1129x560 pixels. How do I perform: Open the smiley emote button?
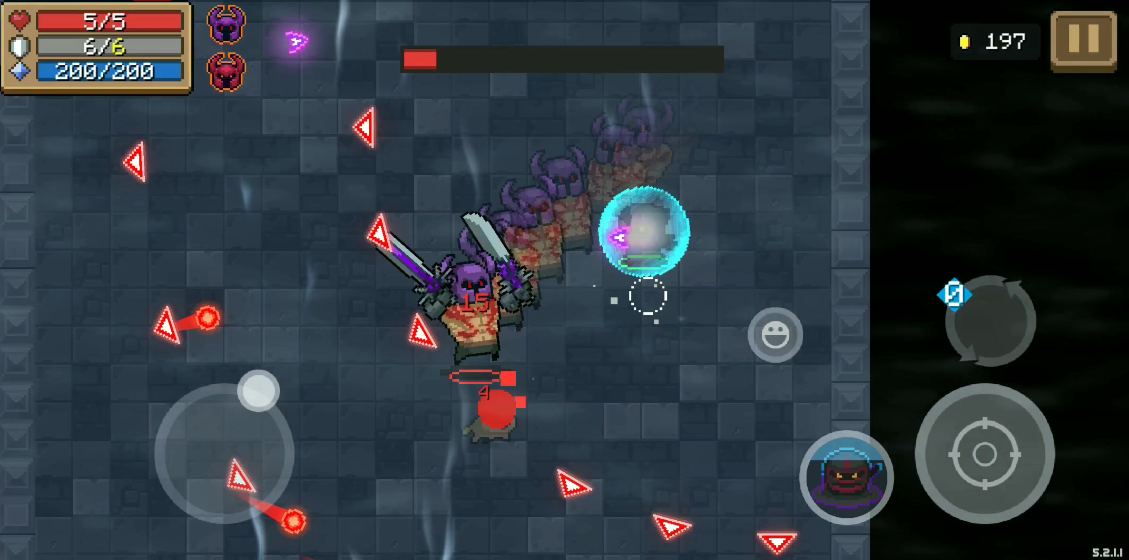tap(775, 335)
